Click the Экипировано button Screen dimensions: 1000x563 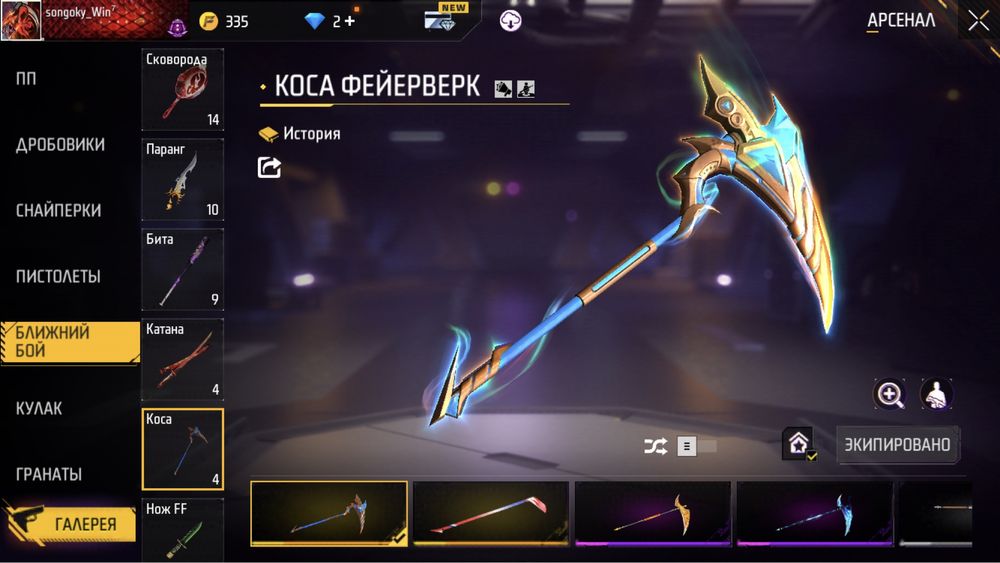click(x=897, y=444)
